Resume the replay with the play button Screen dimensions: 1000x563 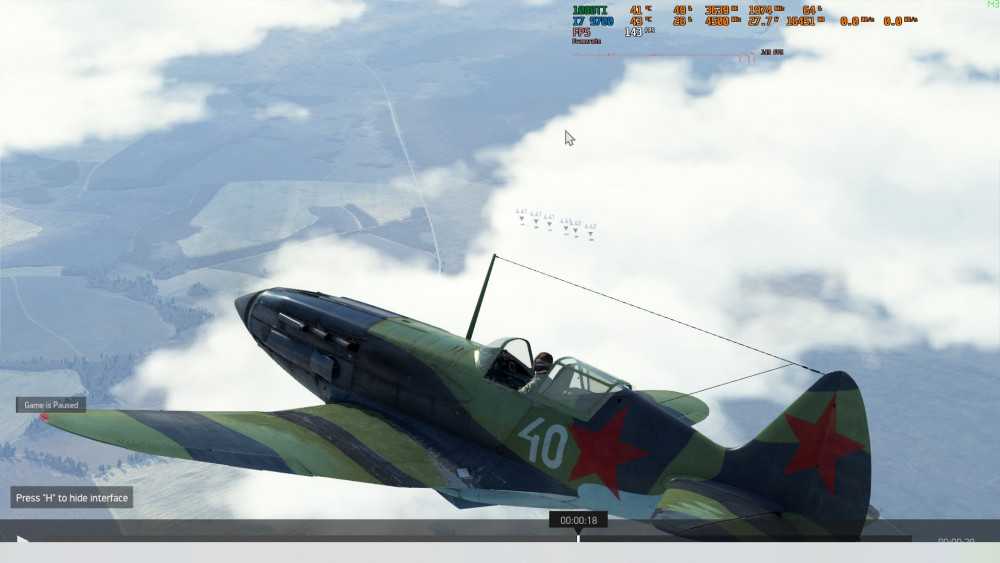click(x=22, y=541)
